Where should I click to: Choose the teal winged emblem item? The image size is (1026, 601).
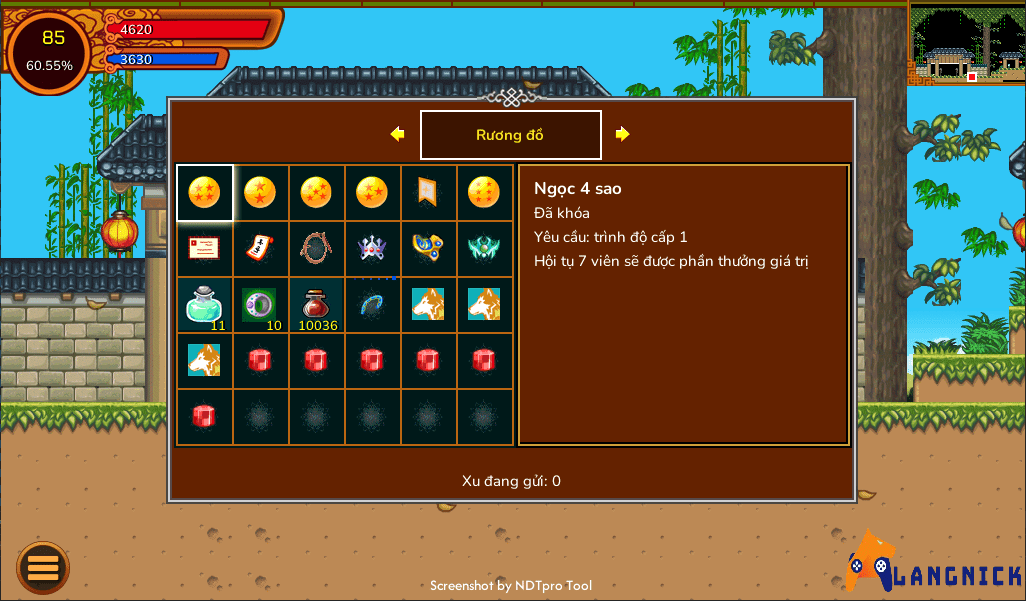click(484, 248)
